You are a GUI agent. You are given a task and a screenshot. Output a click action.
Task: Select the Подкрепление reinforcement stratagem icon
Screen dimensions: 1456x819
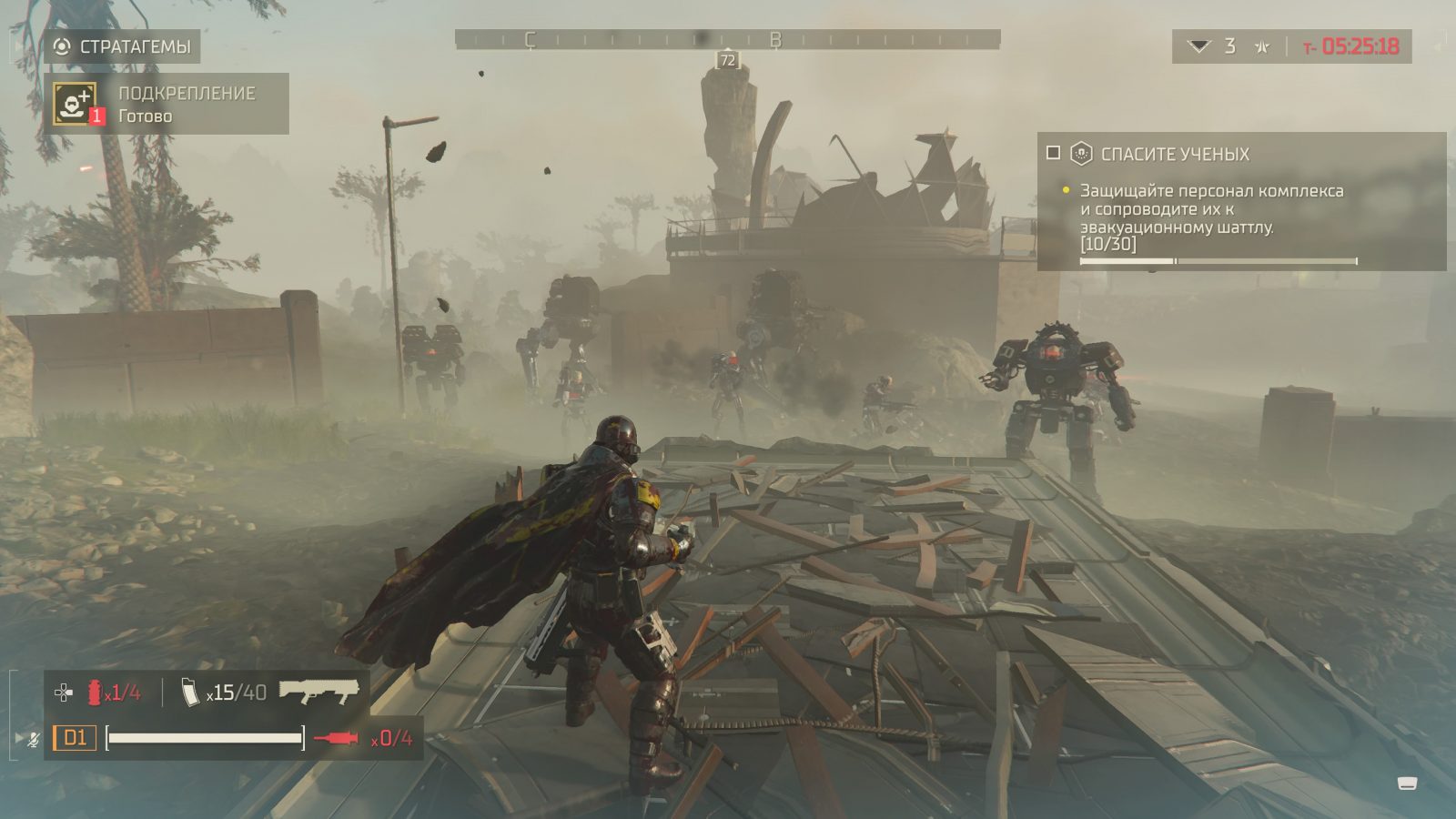[x=75, y=103]
